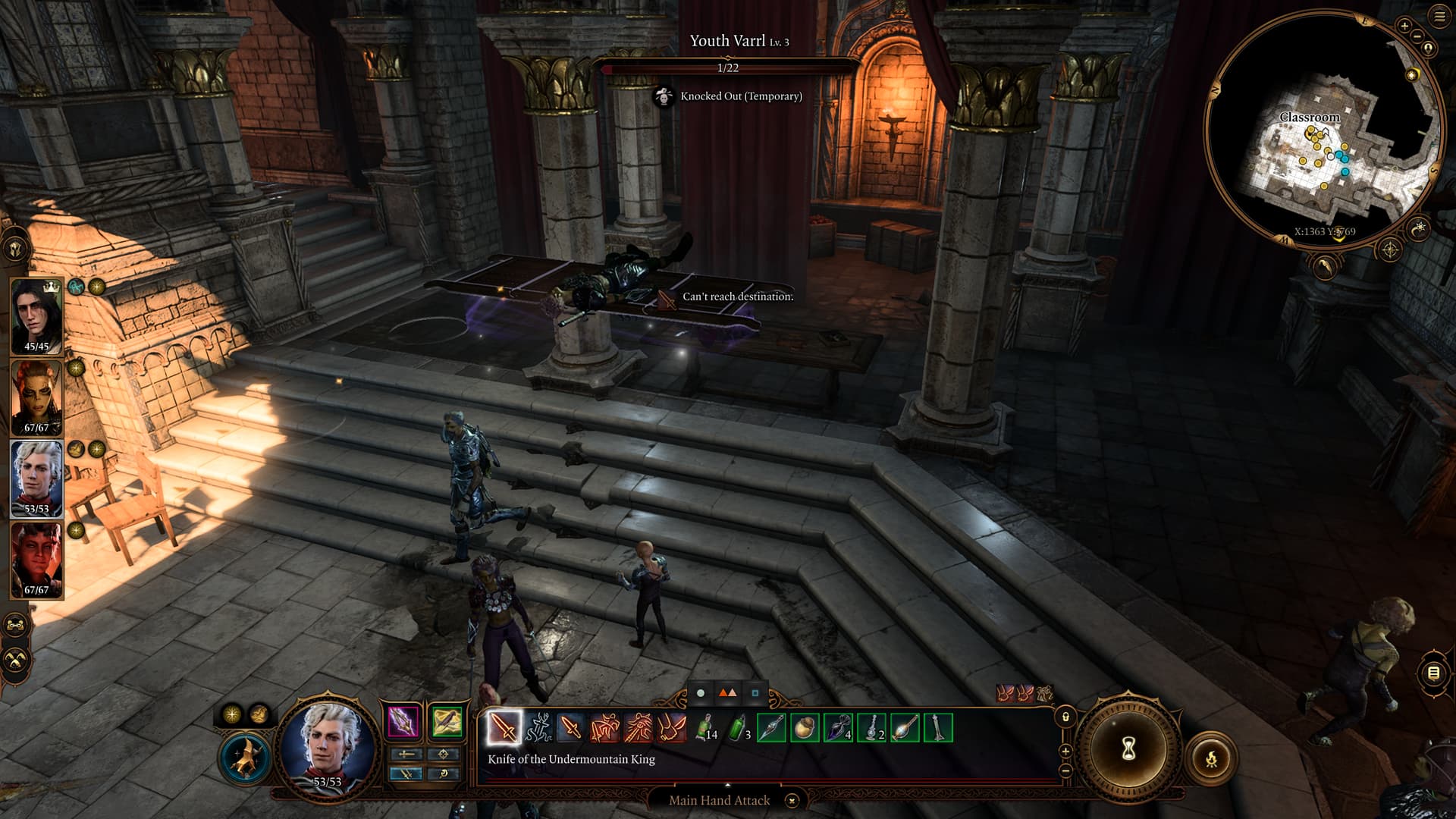Select the Knife of the Undermountain King attack
Viewport: 1456px width, 819px height.
[x=504, y=729]
